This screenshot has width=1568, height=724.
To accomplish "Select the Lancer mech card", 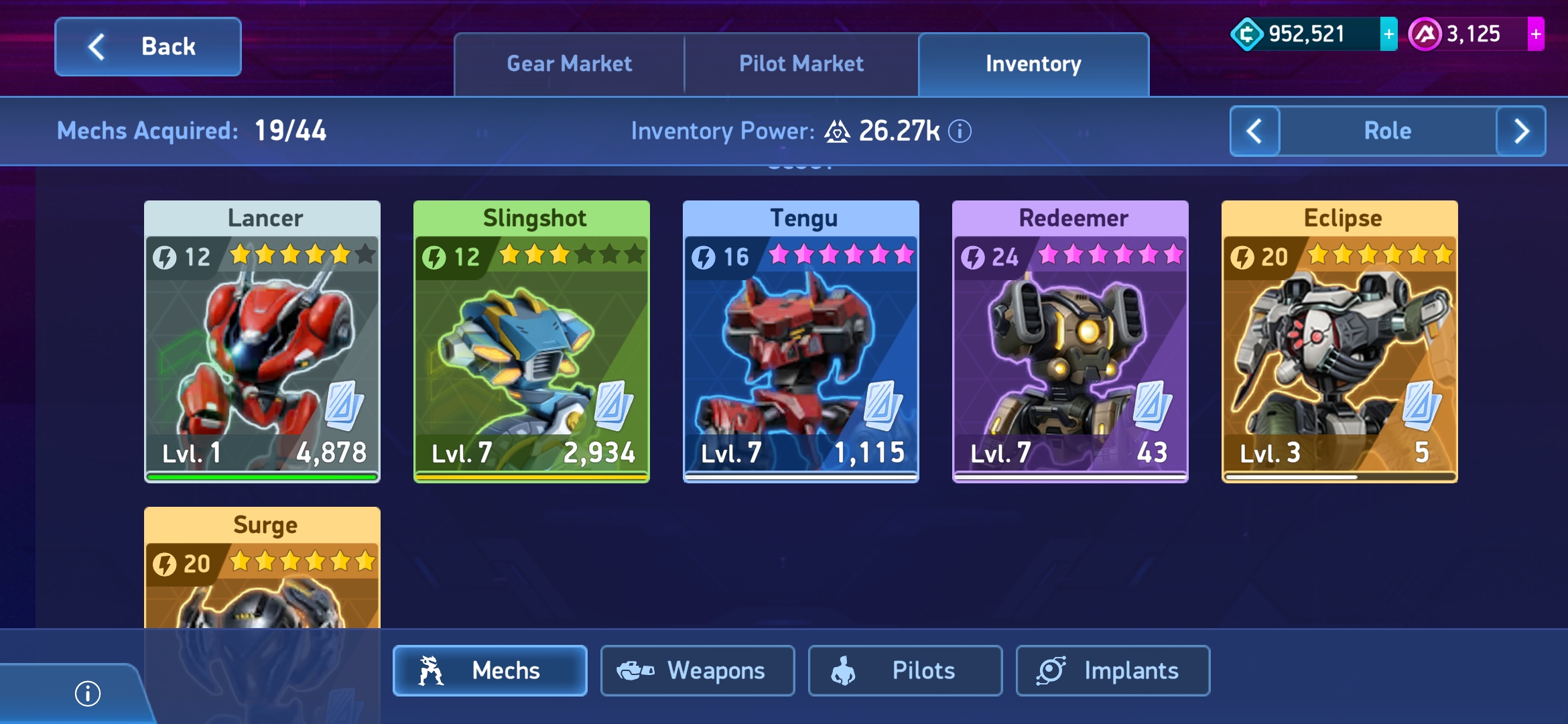I will [x=263, y=342].
